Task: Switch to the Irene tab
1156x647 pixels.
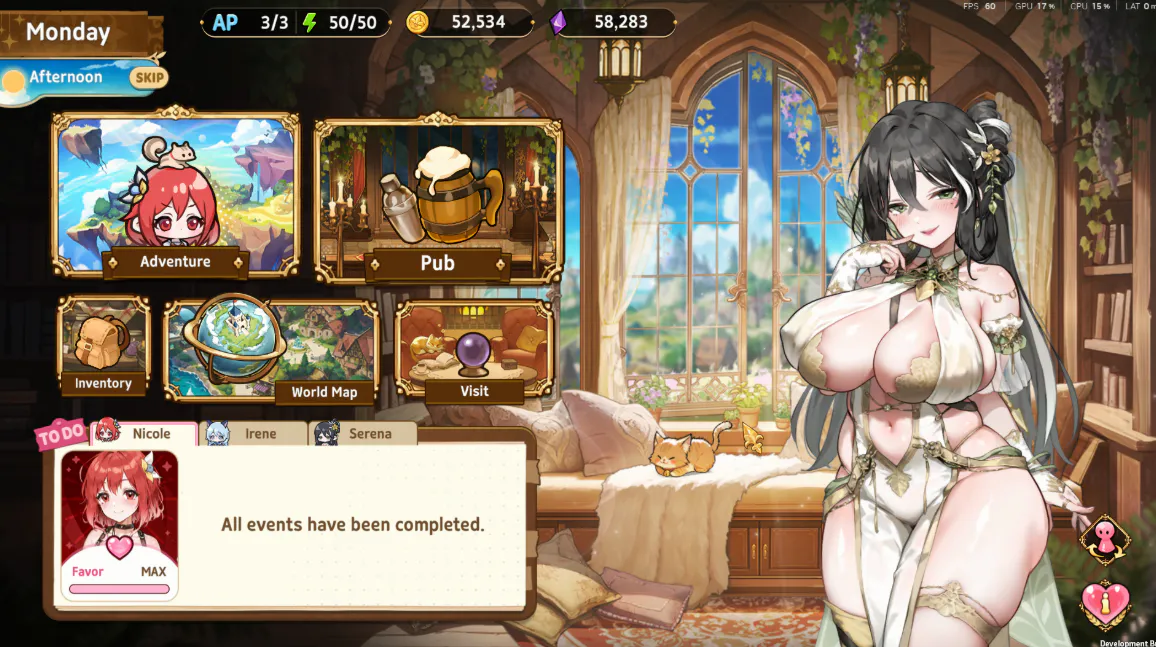Action: coord(255,434)
